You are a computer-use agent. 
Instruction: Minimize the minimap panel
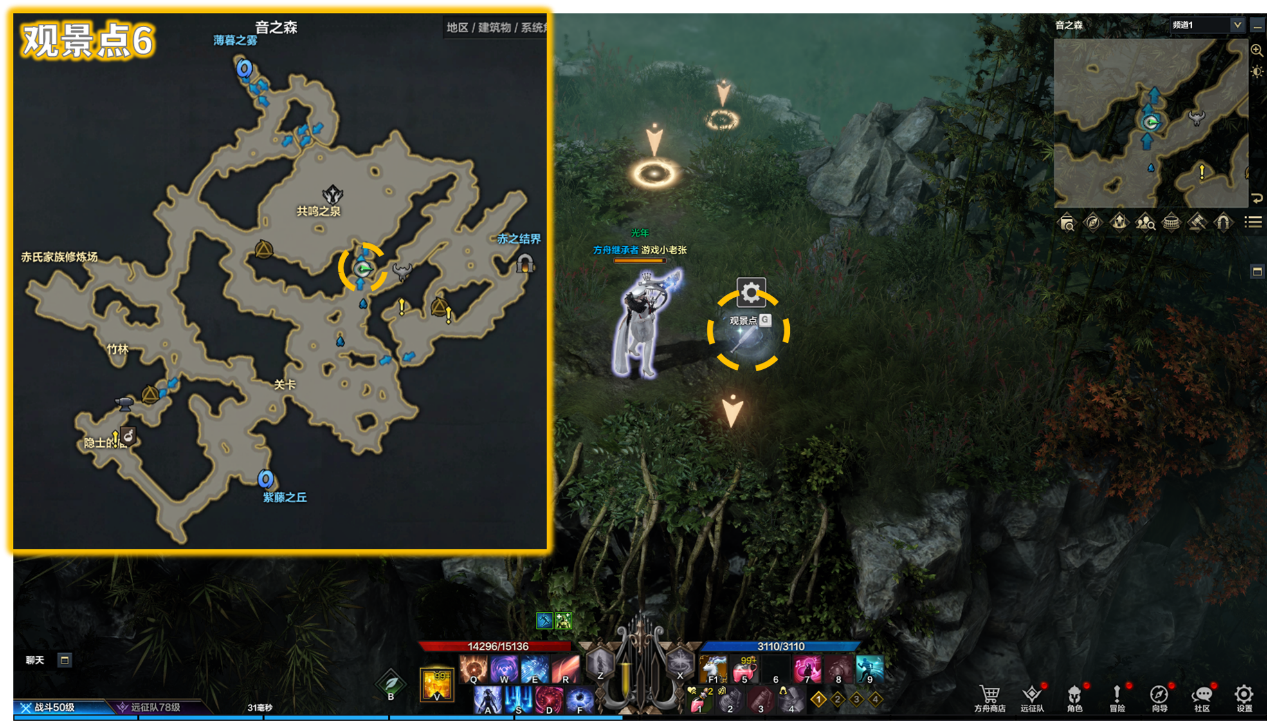coord(1257,25)
